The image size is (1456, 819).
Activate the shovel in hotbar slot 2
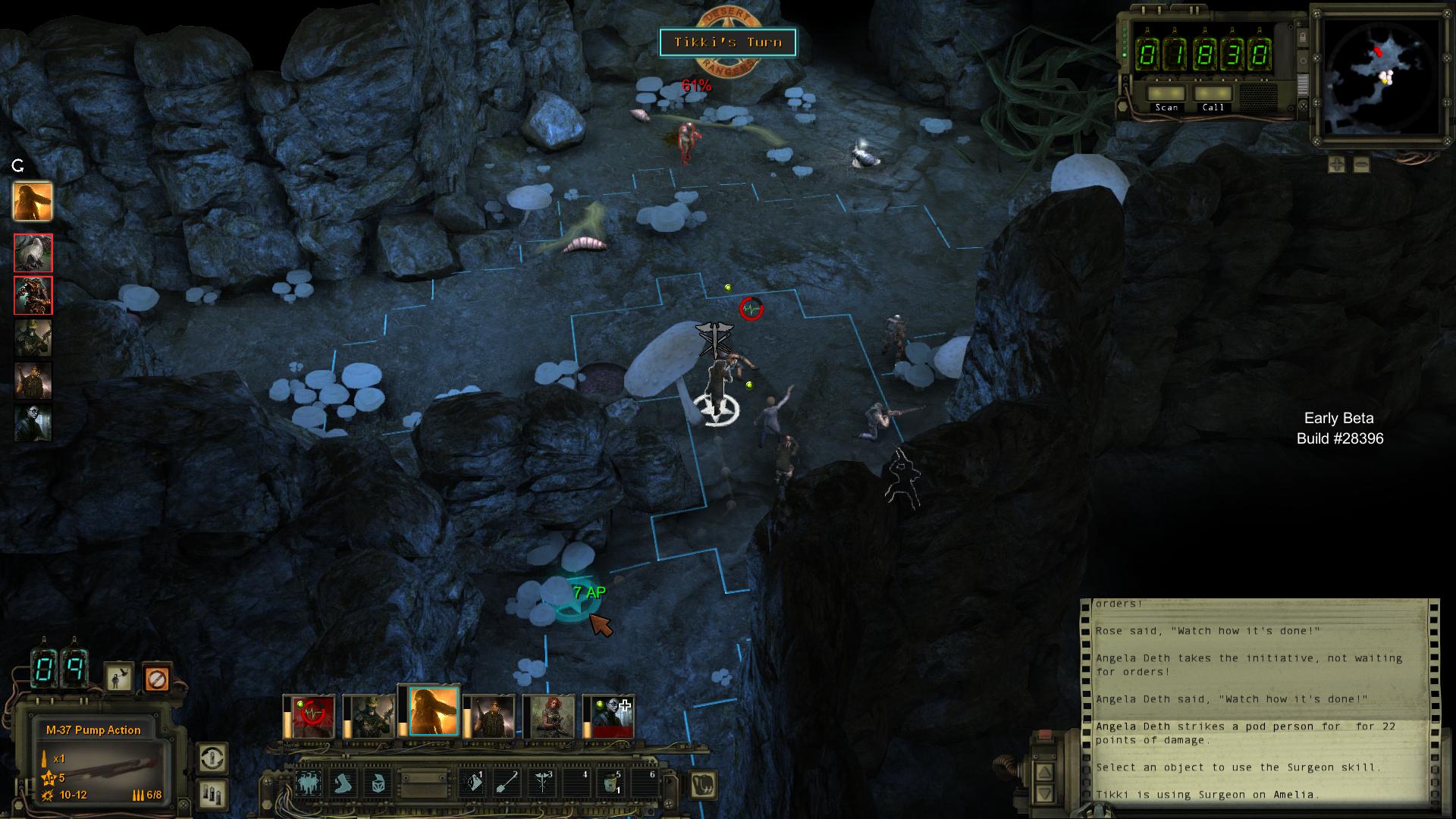[507, 783]
